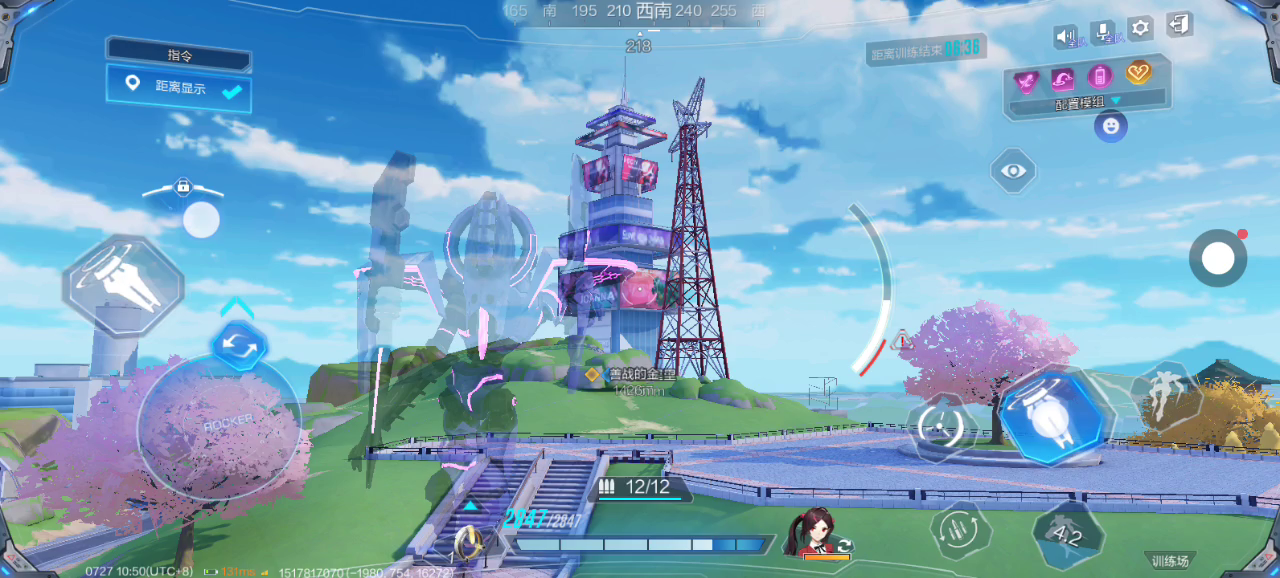Toggle the team microphone

(1104, 34)
